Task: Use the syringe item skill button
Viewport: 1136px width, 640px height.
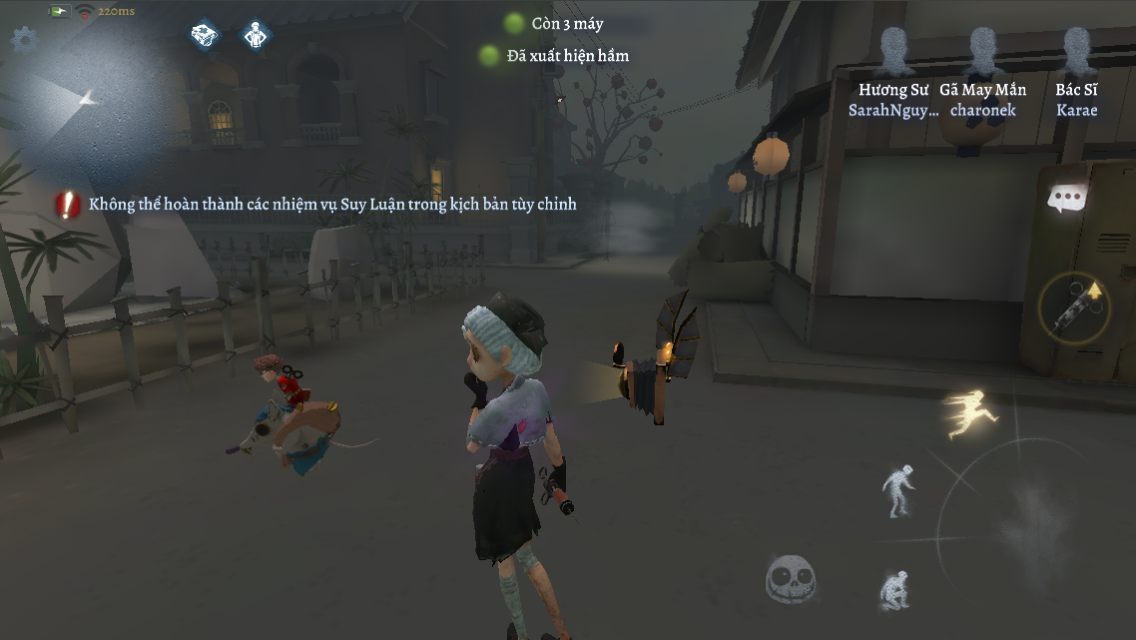Action: click(1075, 309)
